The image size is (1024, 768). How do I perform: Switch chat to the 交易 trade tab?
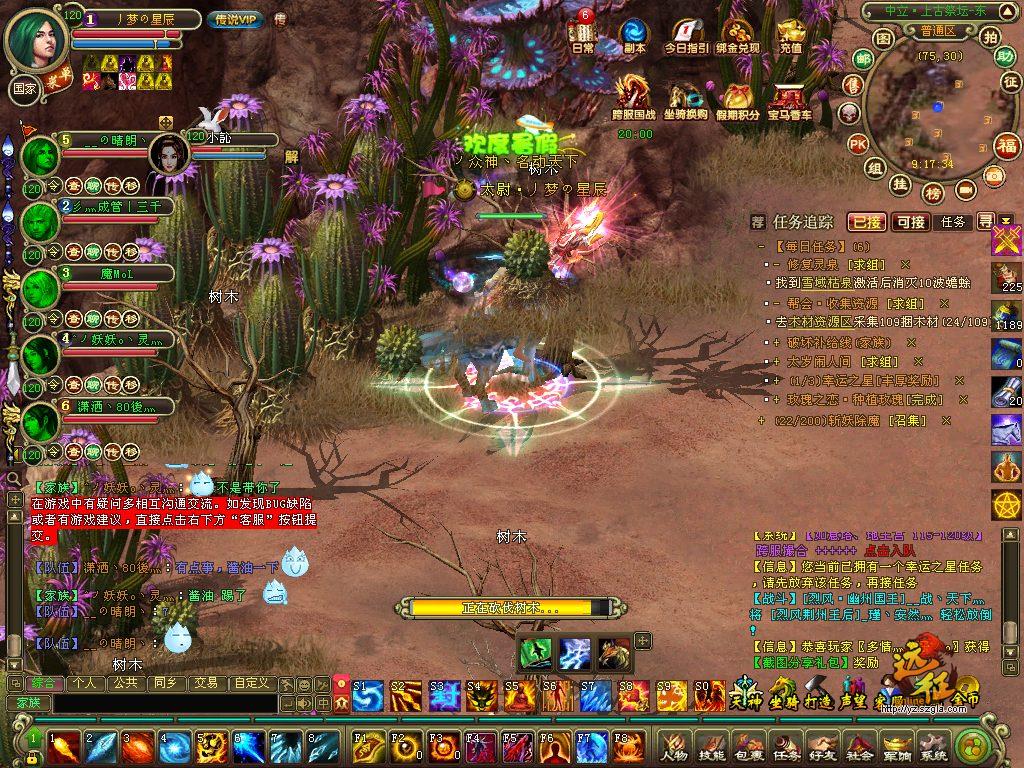pyautogui.click(x=205, y=683)
